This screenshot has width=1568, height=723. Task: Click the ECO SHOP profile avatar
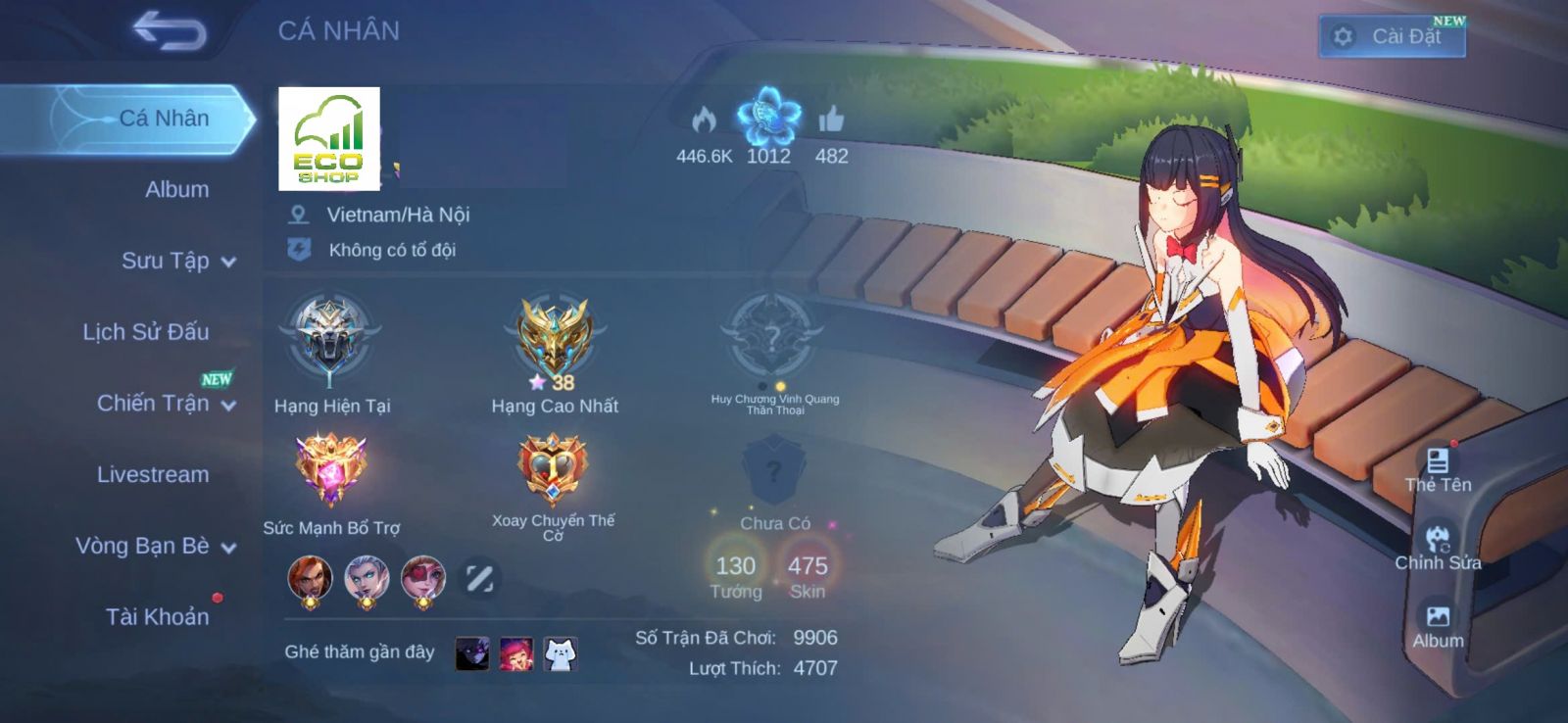click(x=329, y=138)
